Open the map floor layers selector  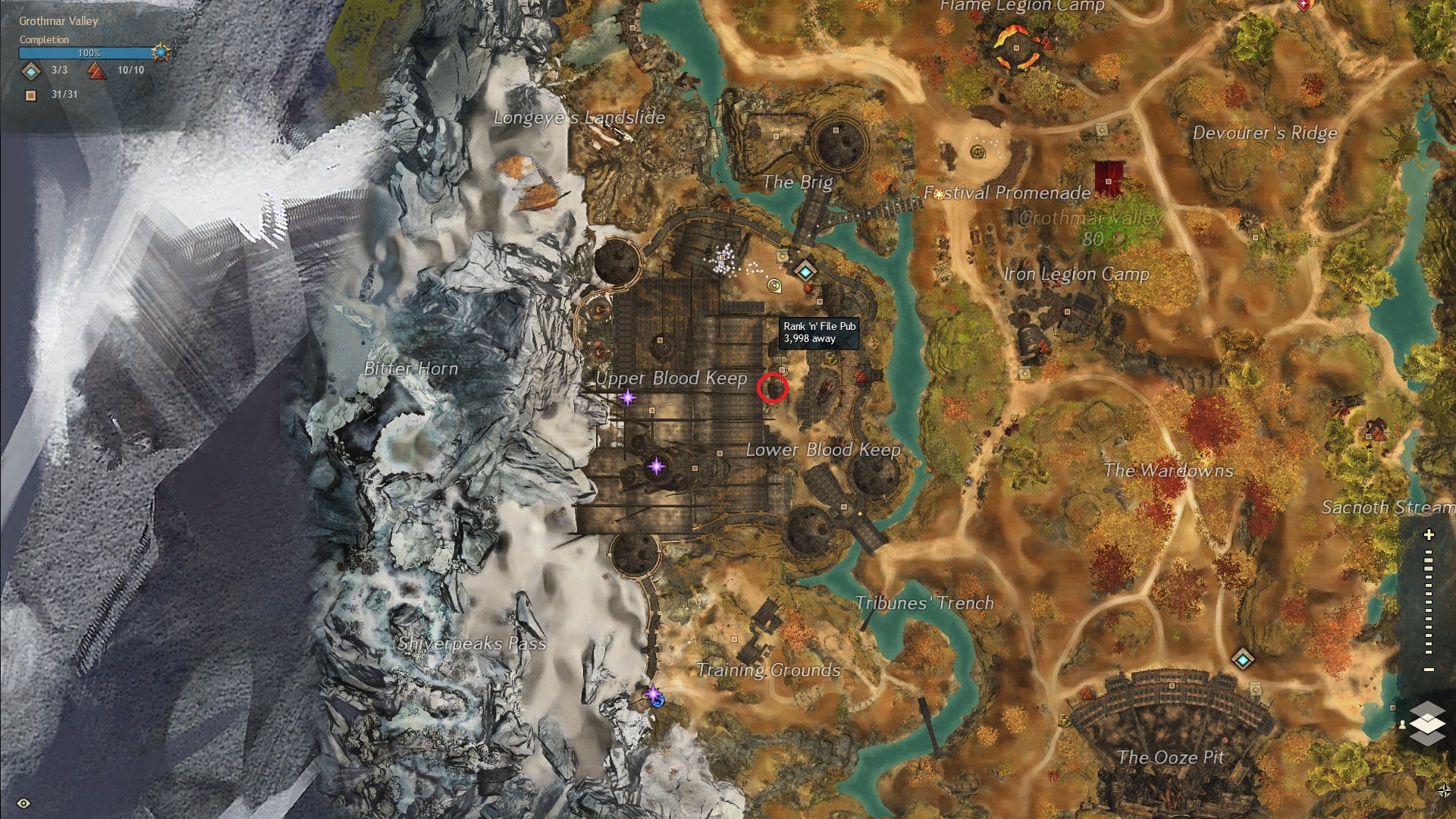click(x=1427, y=723)
